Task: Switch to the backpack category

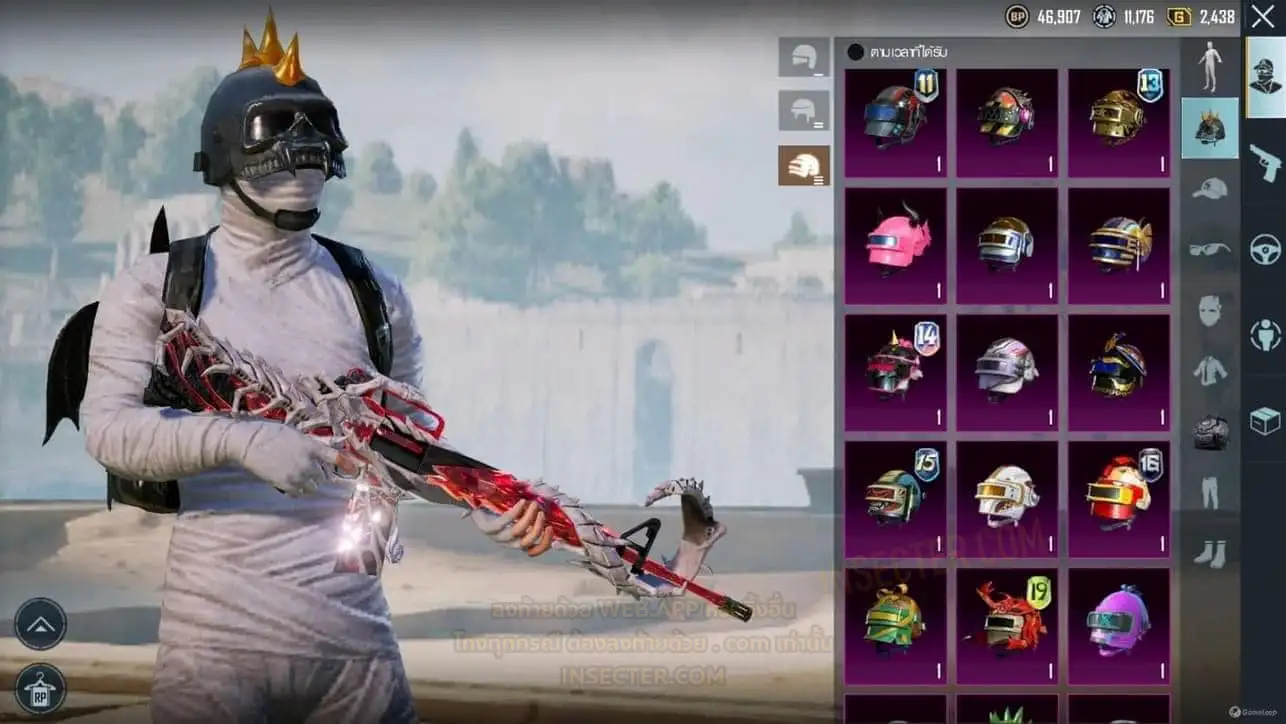Action: (x=1210, y=432)
